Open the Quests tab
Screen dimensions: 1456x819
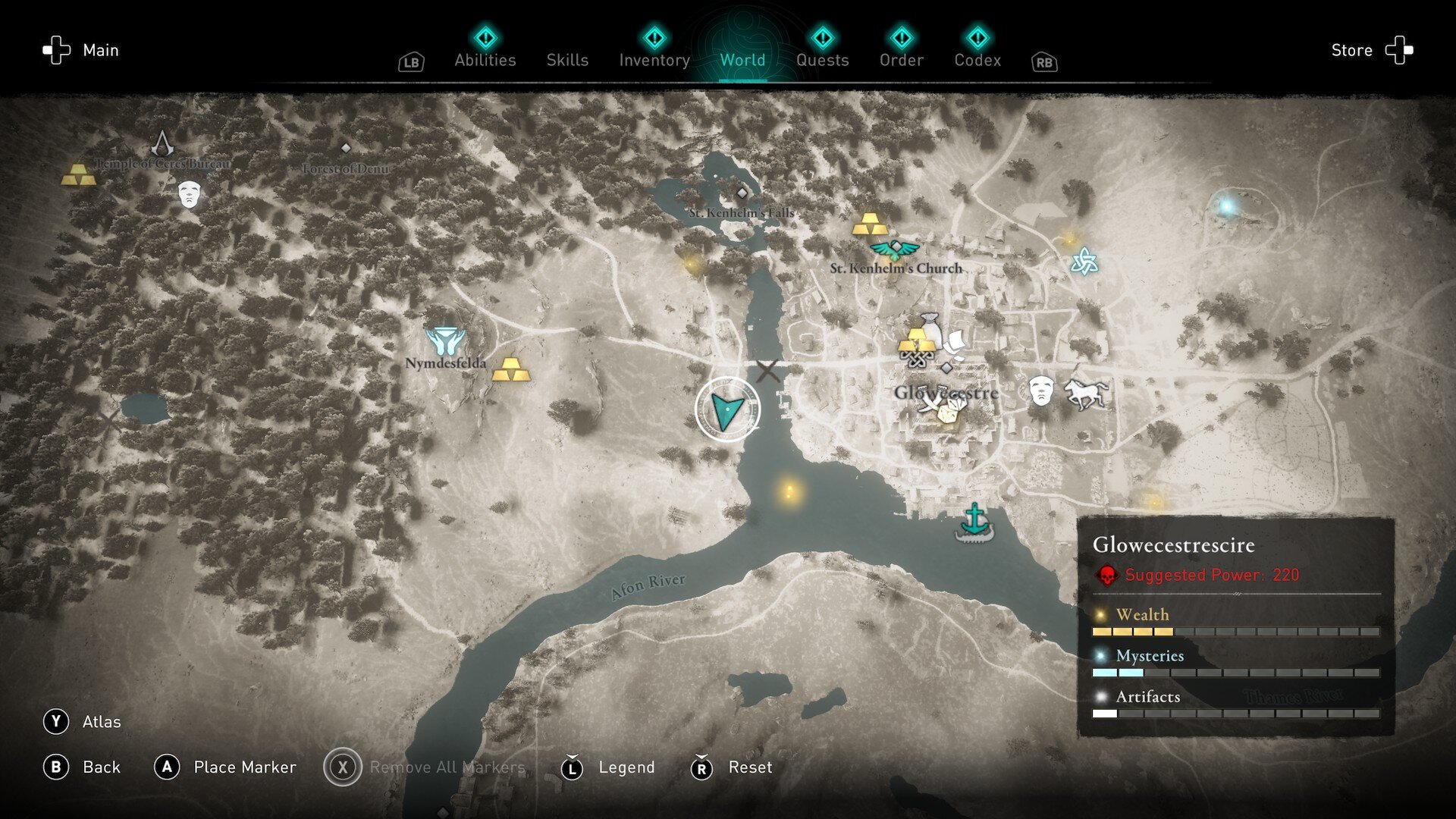coord(822,59)
